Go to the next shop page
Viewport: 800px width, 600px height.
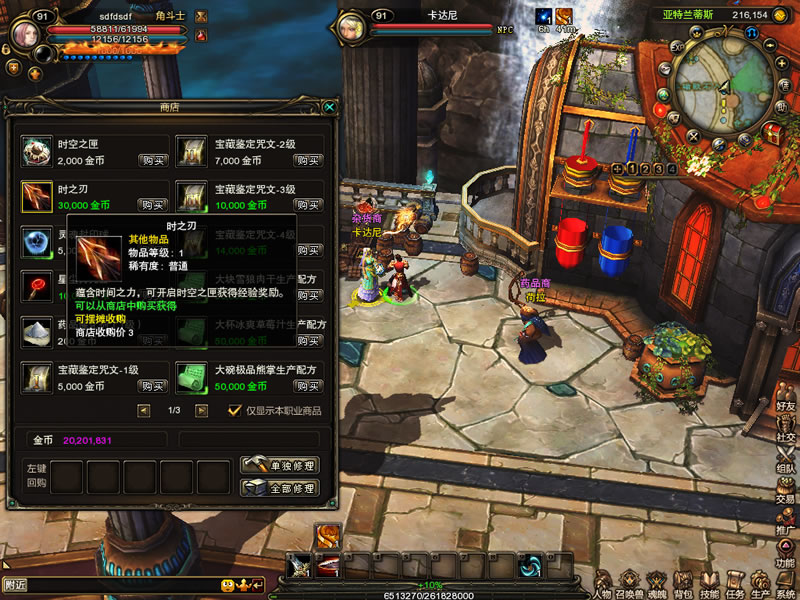(201, 410)
